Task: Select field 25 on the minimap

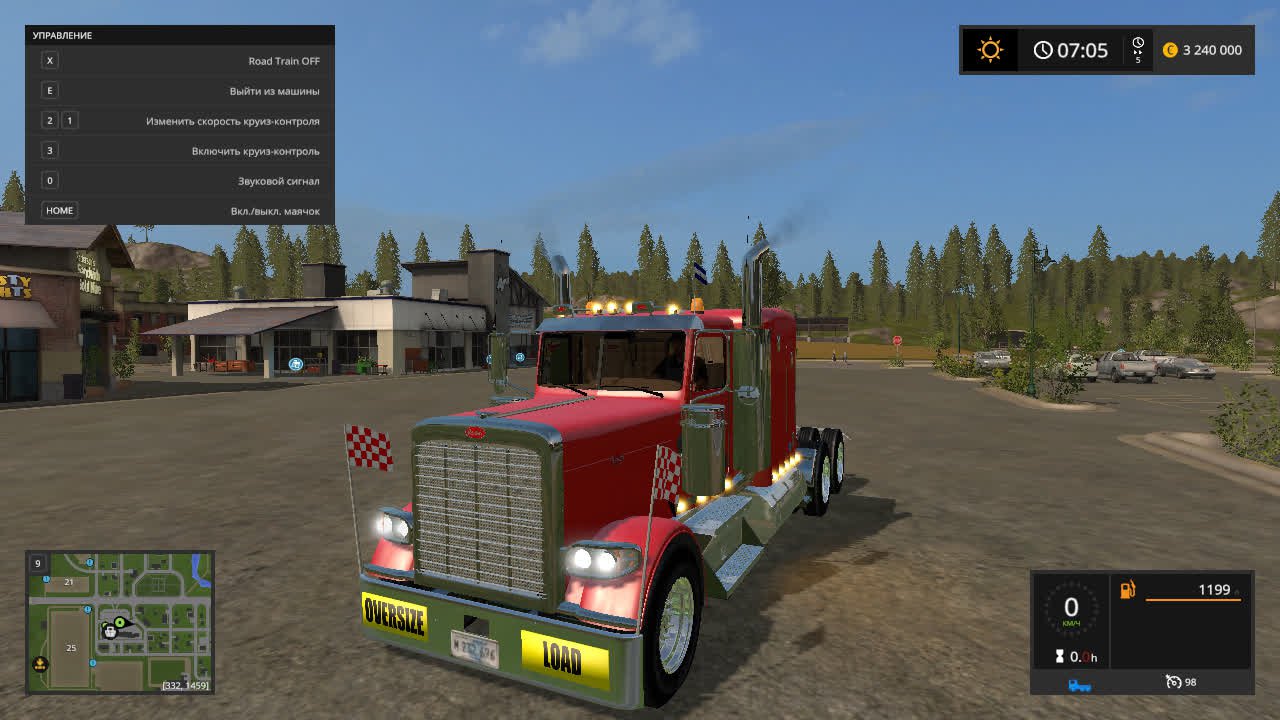Action: (x=71, y=648)
